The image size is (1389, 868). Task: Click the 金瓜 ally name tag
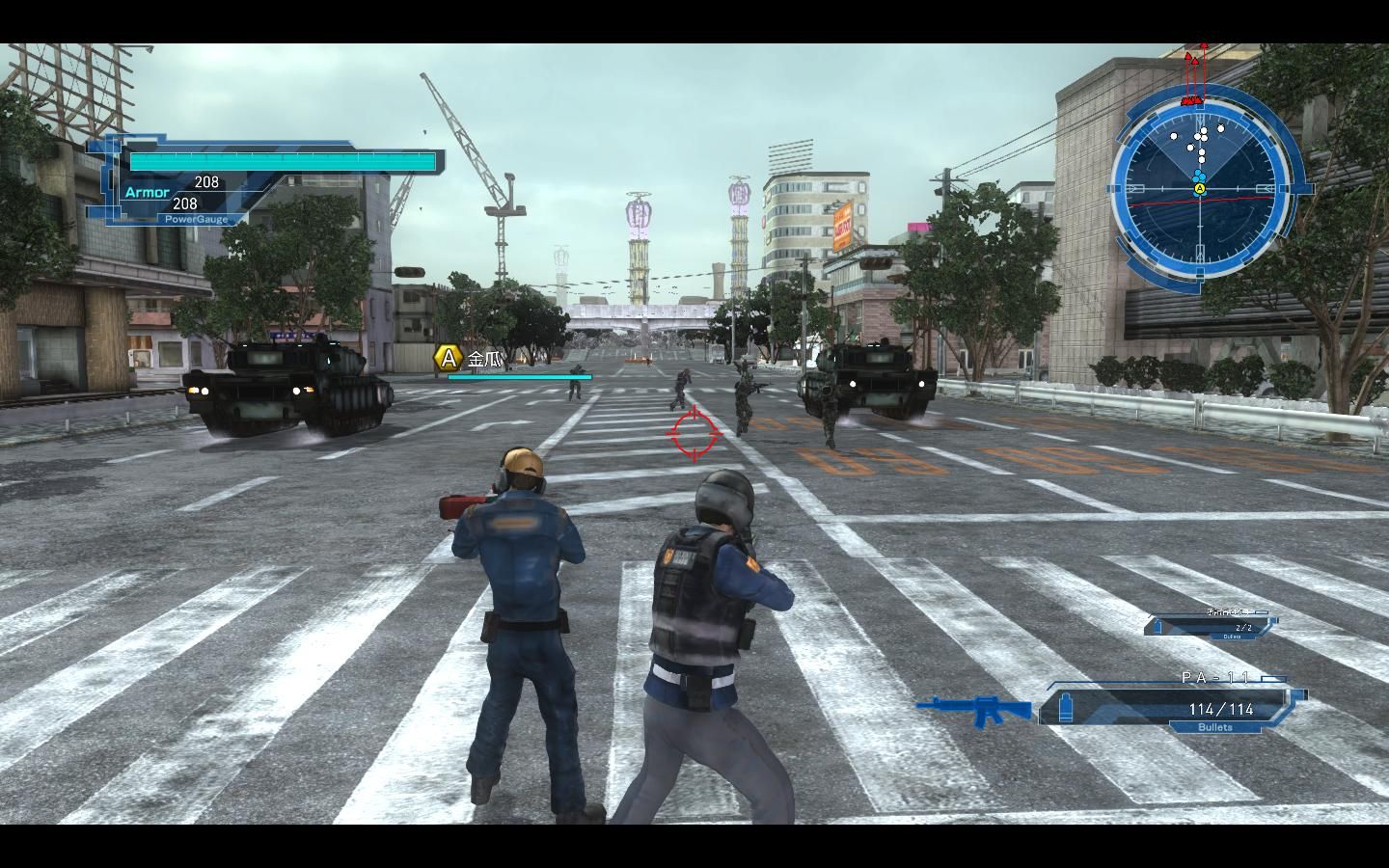[484, 360]
